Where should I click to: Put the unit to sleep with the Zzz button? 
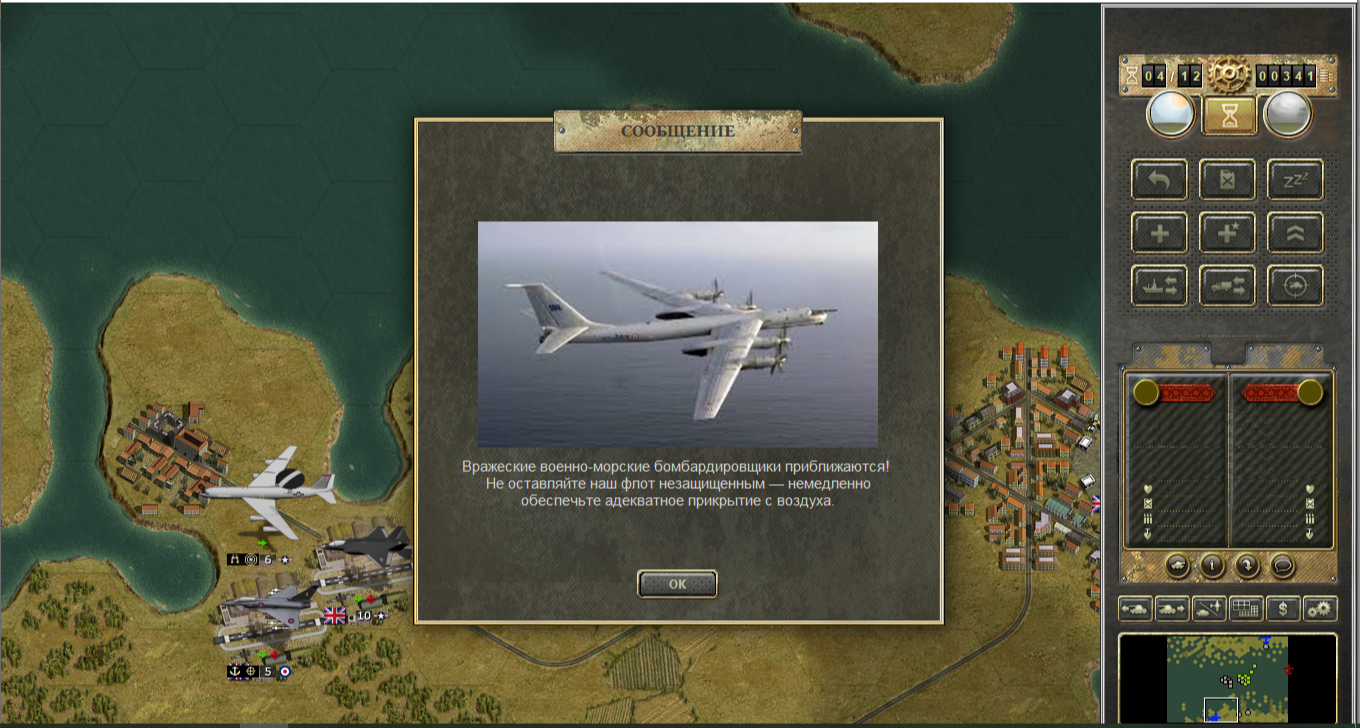[x=1296, y=180]
